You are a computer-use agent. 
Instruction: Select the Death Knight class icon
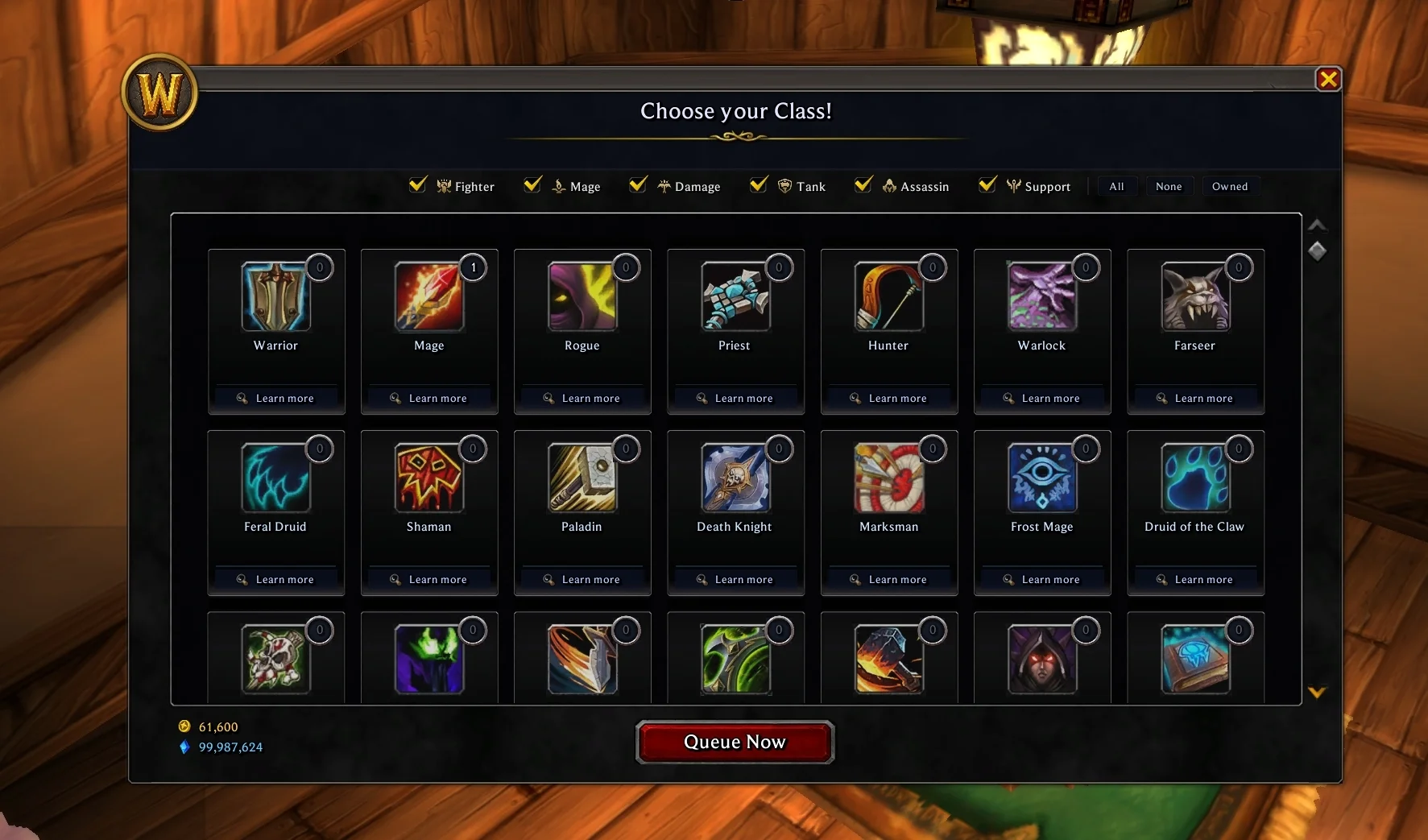click(x=735, y=478)
